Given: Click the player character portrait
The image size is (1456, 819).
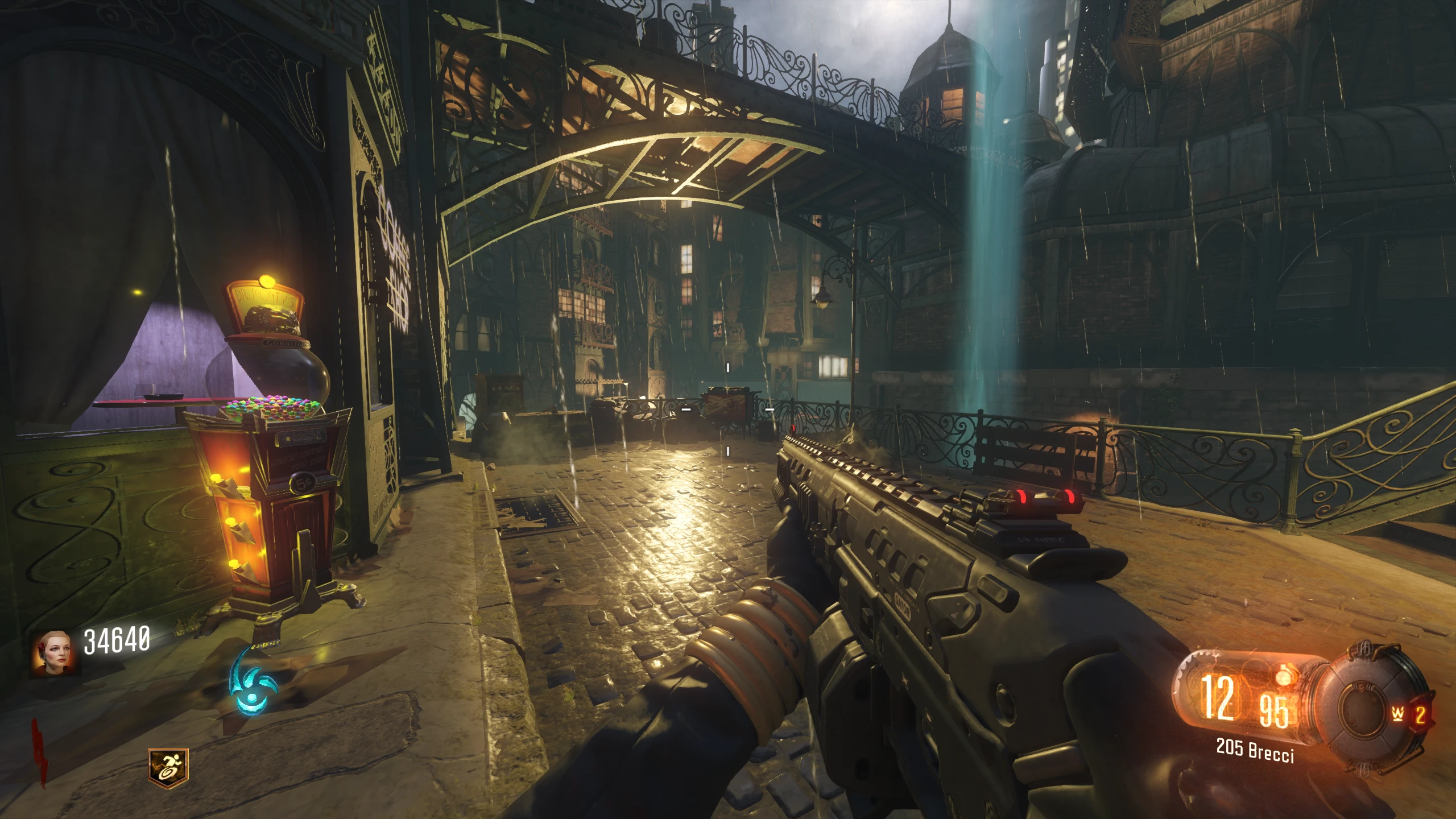Looking at the screenshot, I should pyautogui.click(x=54, y=652).
